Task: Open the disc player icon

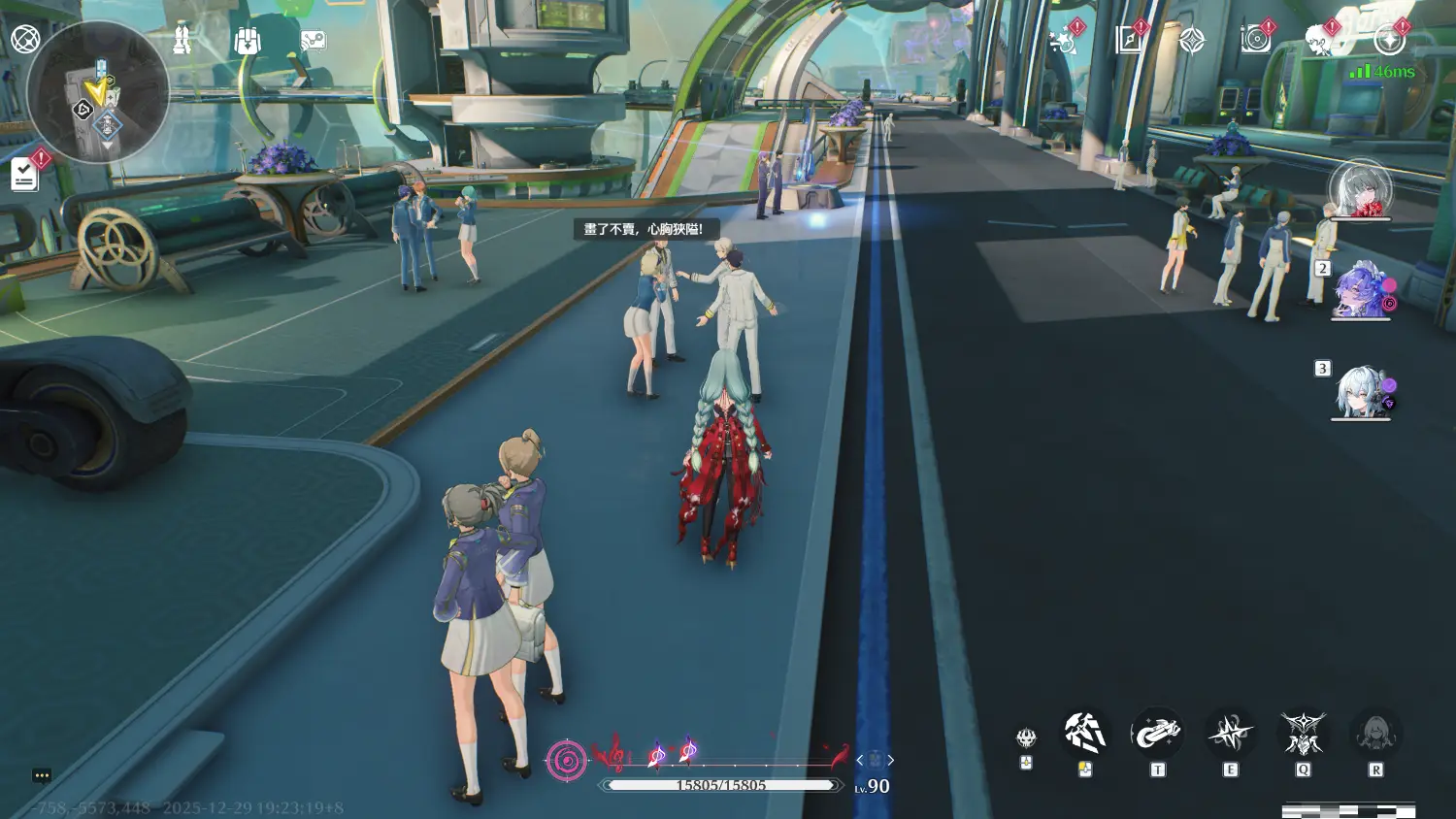Action: pos(1255,40)
